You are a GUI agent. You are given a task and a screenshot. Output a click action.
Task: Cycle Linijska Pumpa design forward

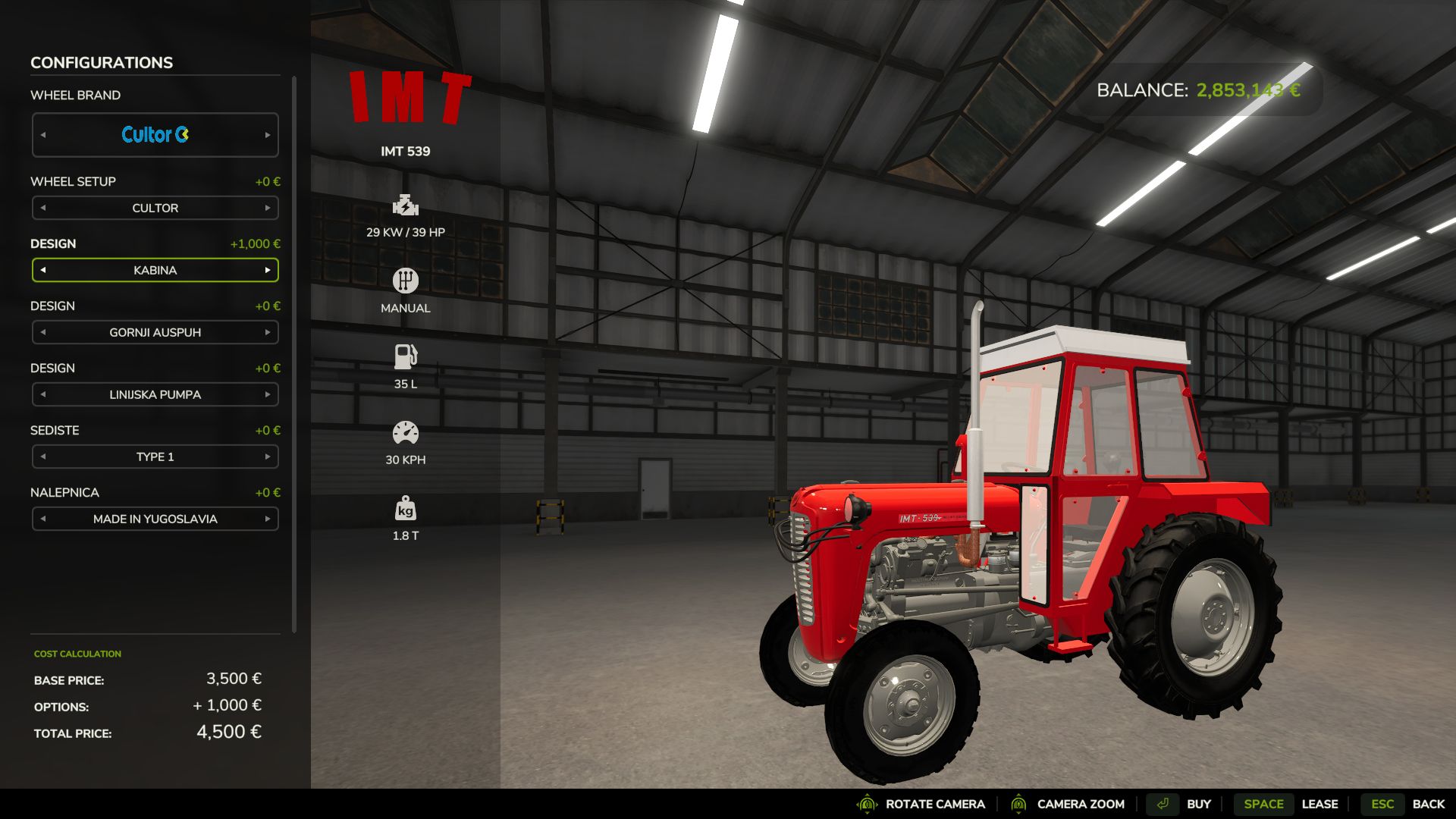pyautogui.click(x=268, y=394)
